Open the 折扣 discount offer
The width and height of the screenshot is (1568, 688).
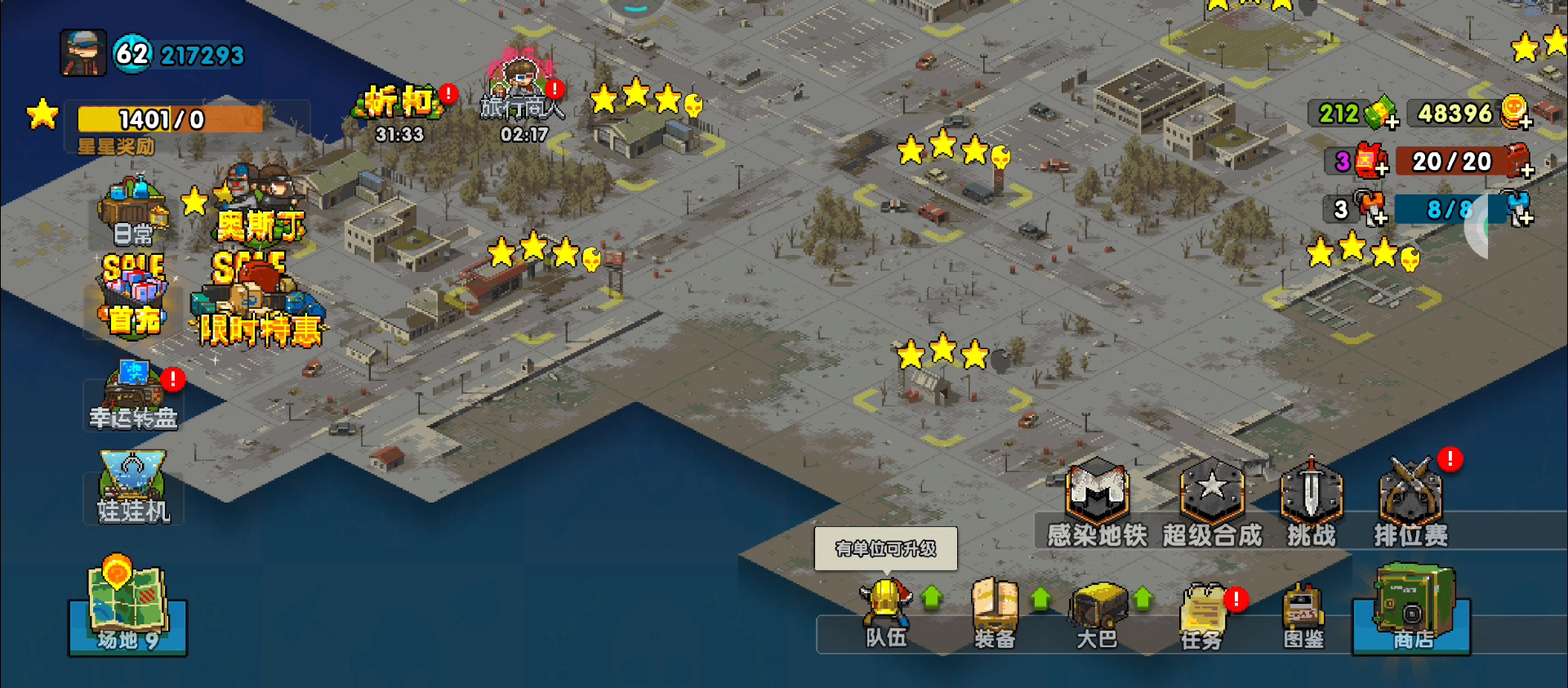point(399,112)
